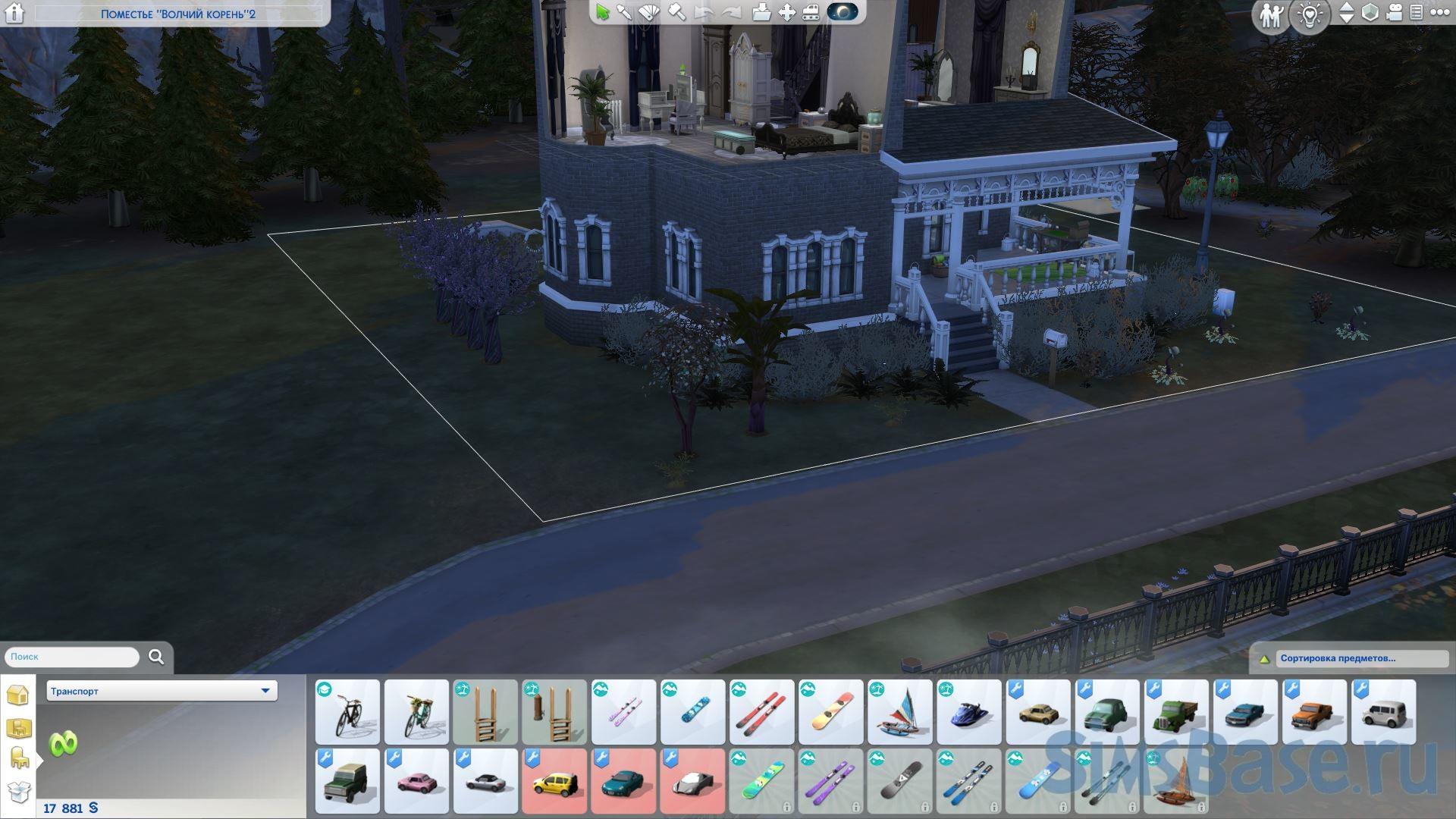
Task: Select the sledgehammer demolish tool
Action: [676, 12]
